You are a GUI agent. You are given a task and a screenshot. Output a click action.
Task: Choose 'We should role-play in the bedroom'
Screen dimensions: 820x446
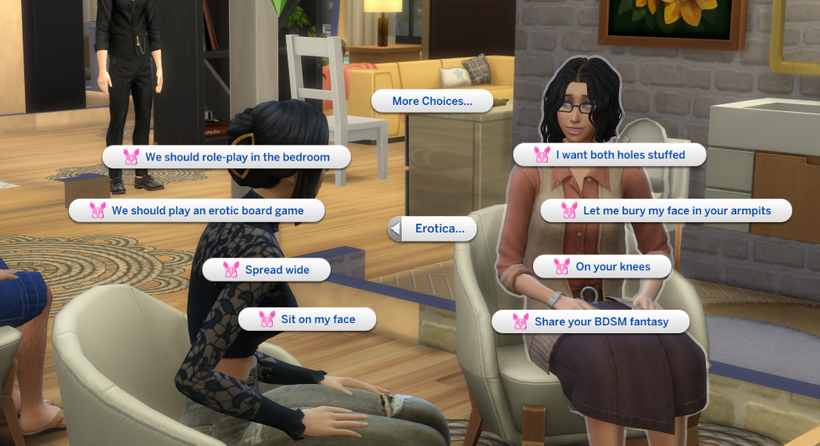pyautogui.click(x=227, y=157)
